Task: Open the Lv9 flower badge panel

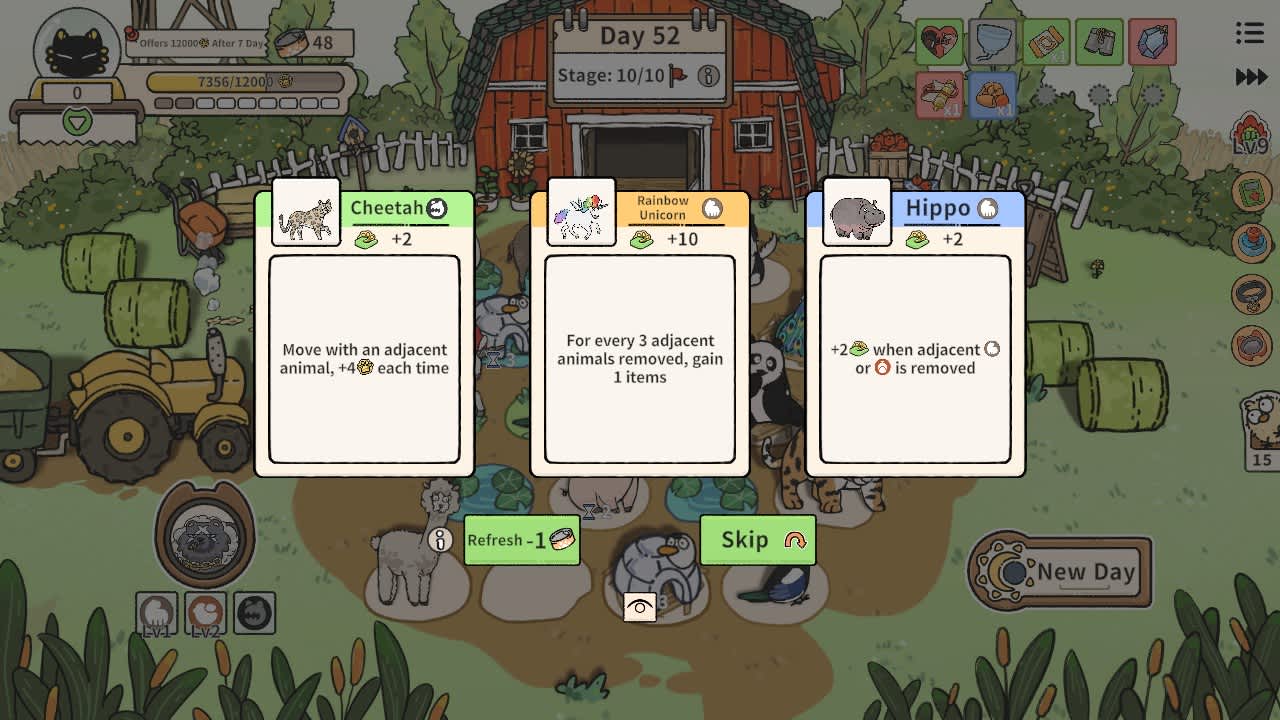Action: coord(1251,135)
